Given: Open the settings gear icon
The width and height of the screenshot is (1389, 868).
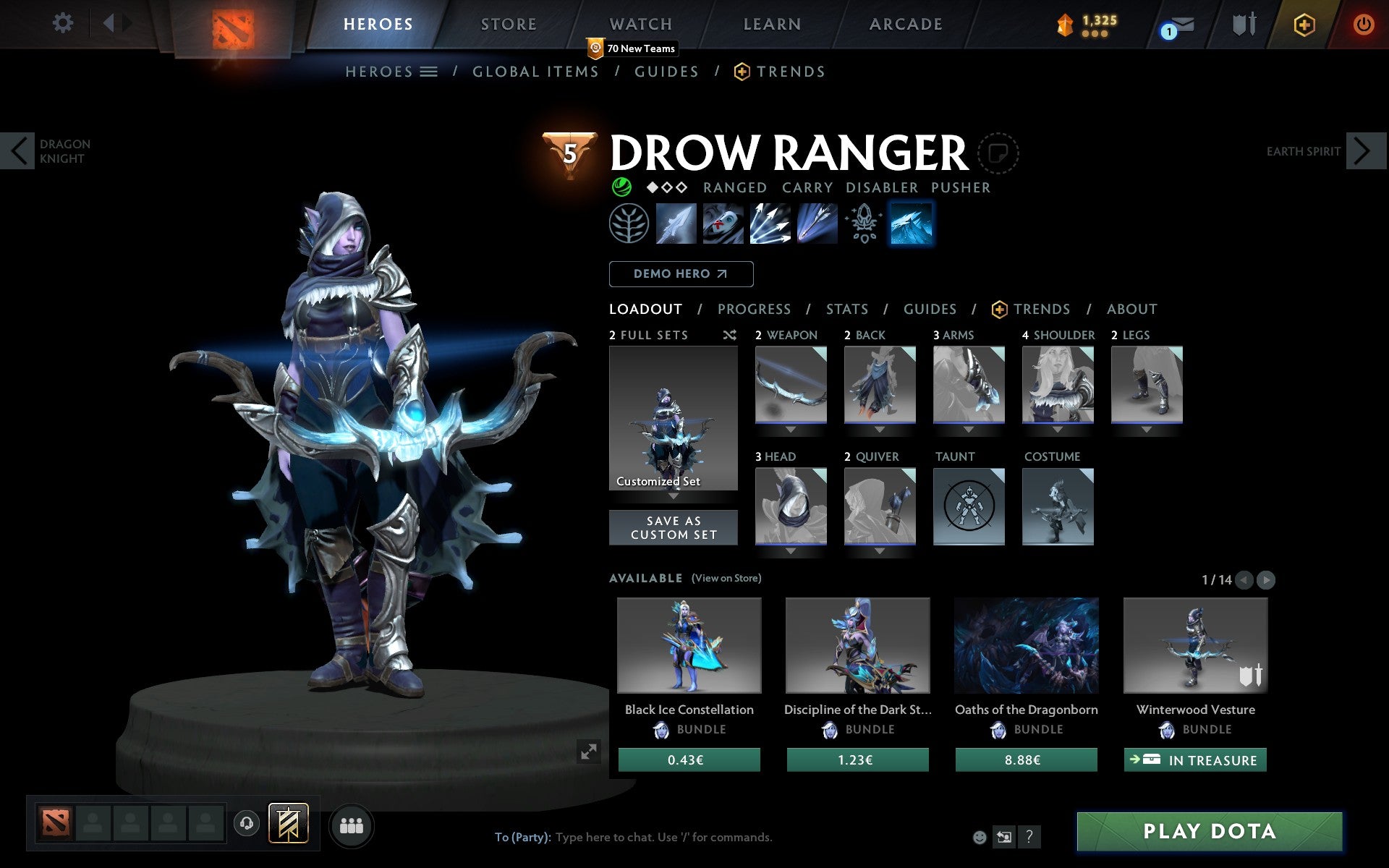Looking at the screenshot, I should pyautogui.click(x=64, y=22).
